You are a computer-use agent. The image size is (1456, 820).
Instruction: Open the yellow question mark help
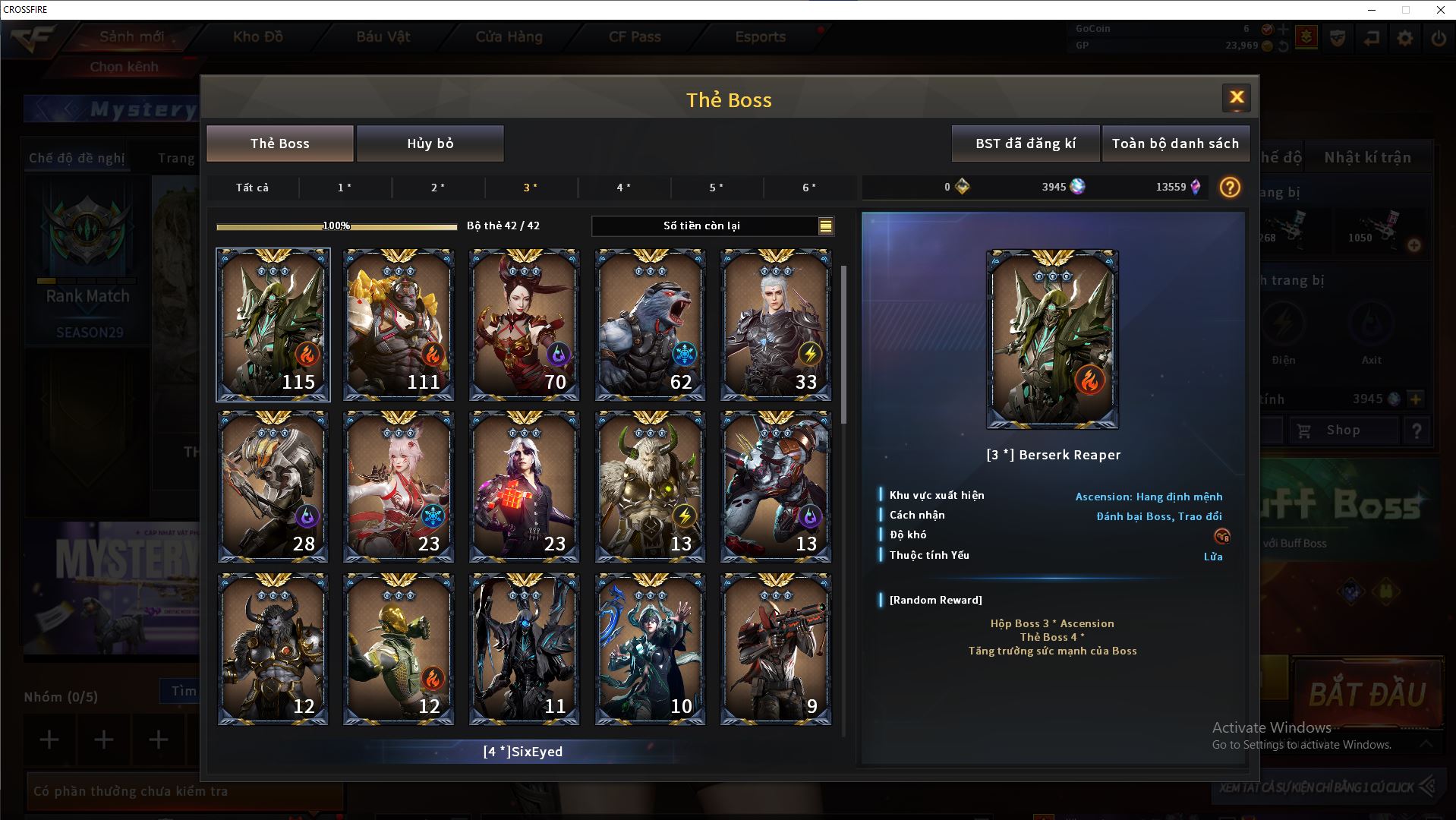pos(1230,188)
